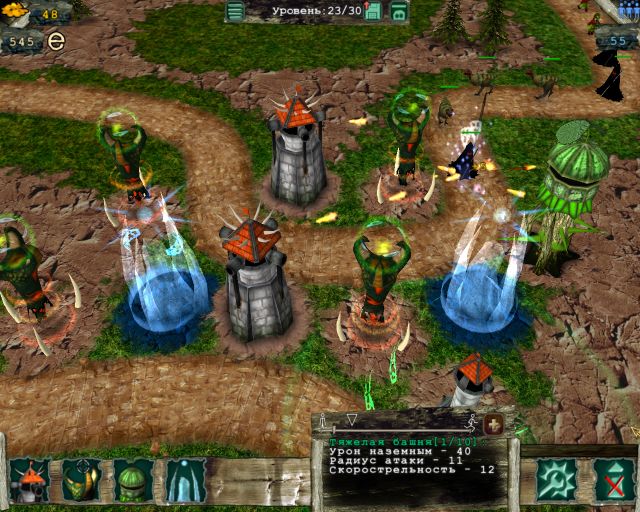Sell the tower with the red X icon
This screenshot has width=640, height=512.
coord(610,480)
